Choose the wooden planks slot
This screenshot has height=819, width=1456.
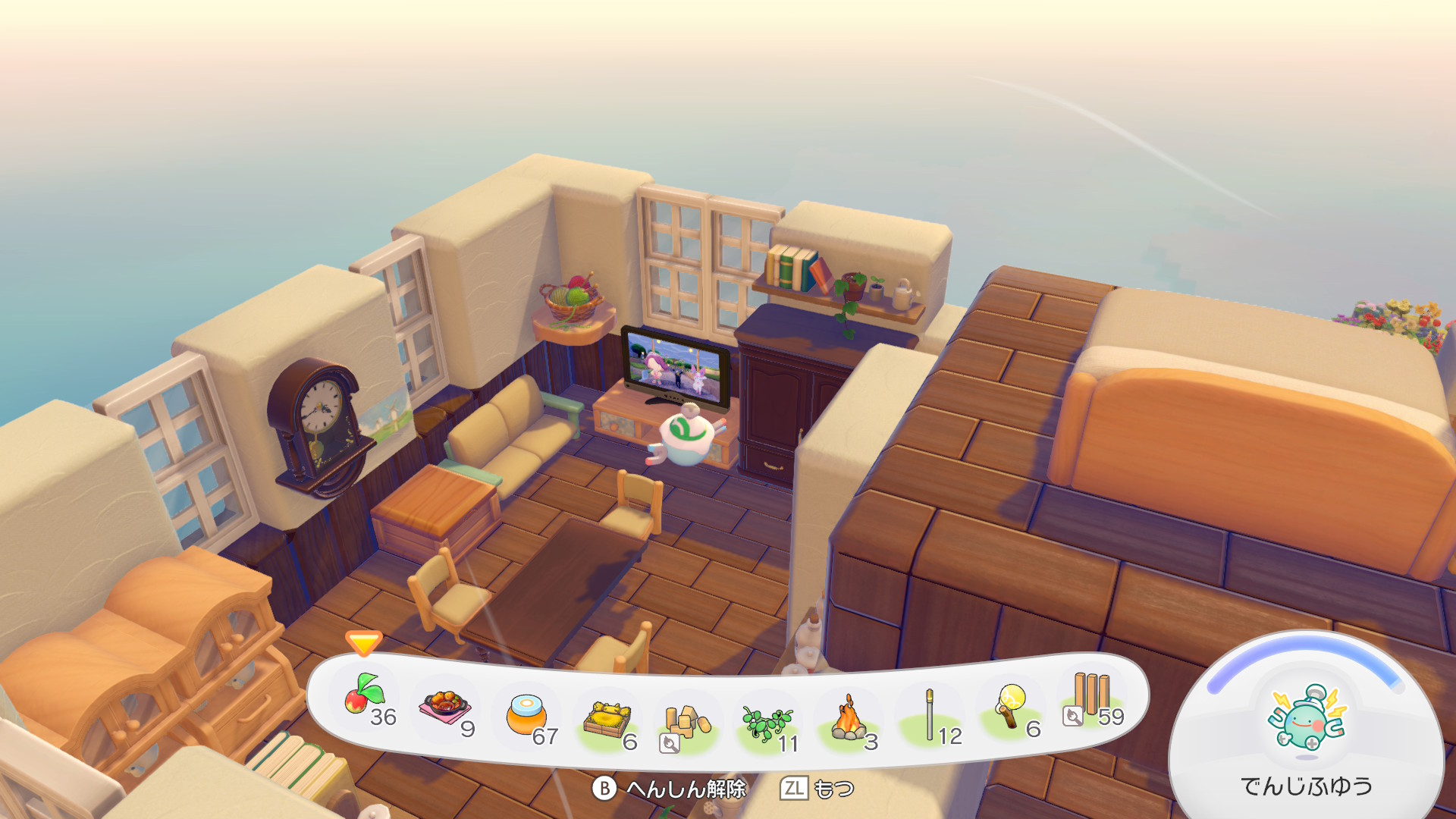[x=1092, y=698]
